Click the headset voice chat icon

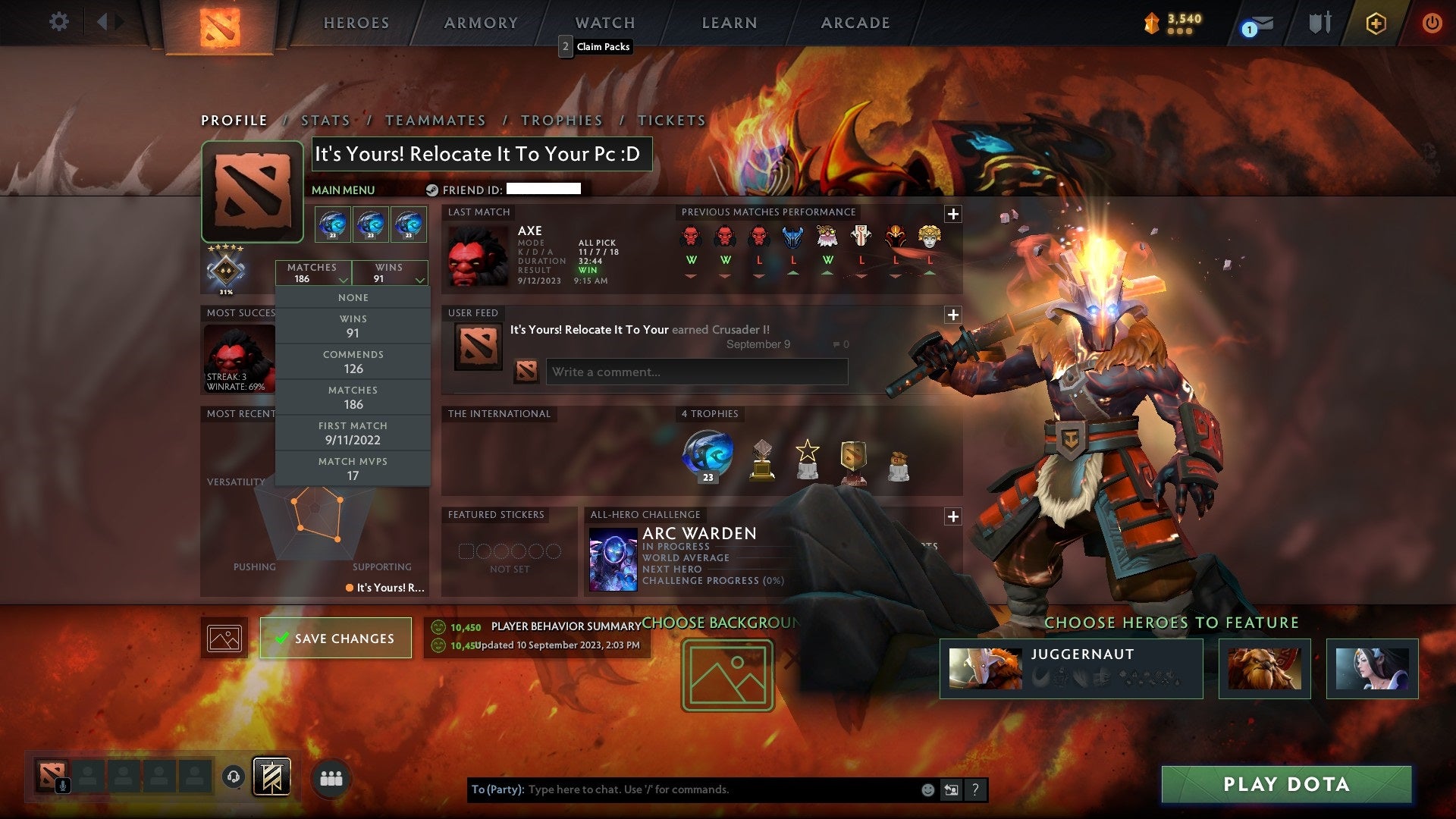click(233, 775)
